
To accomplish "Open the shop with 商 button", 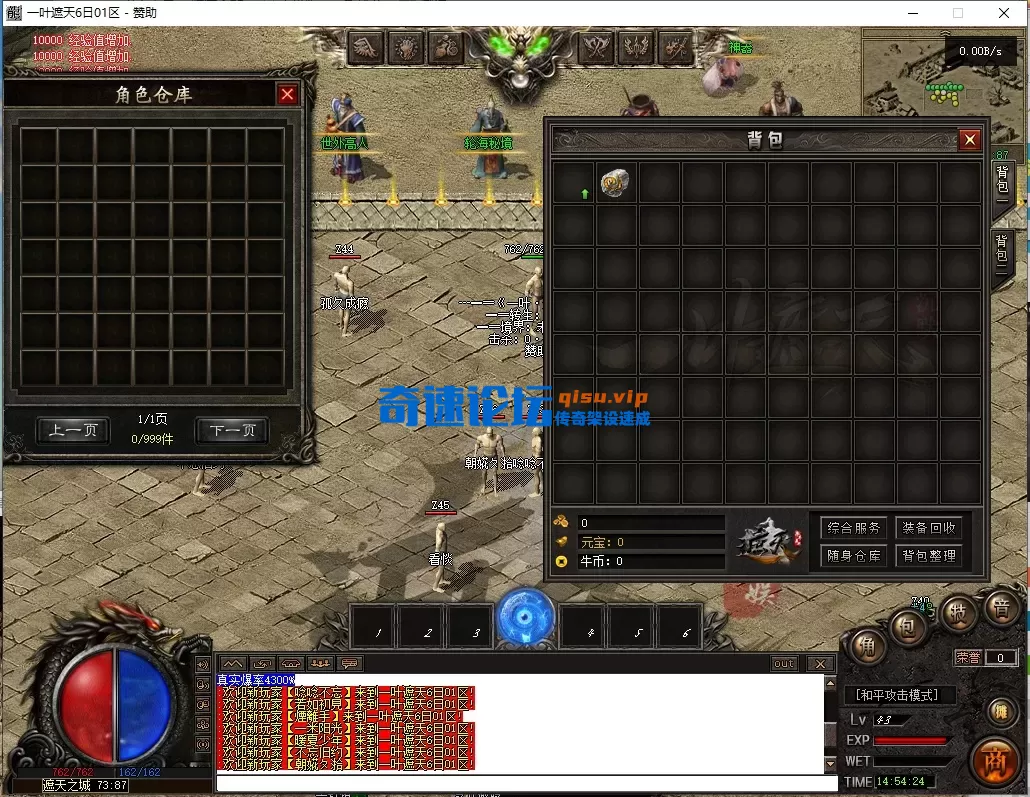I will [994, 757].
